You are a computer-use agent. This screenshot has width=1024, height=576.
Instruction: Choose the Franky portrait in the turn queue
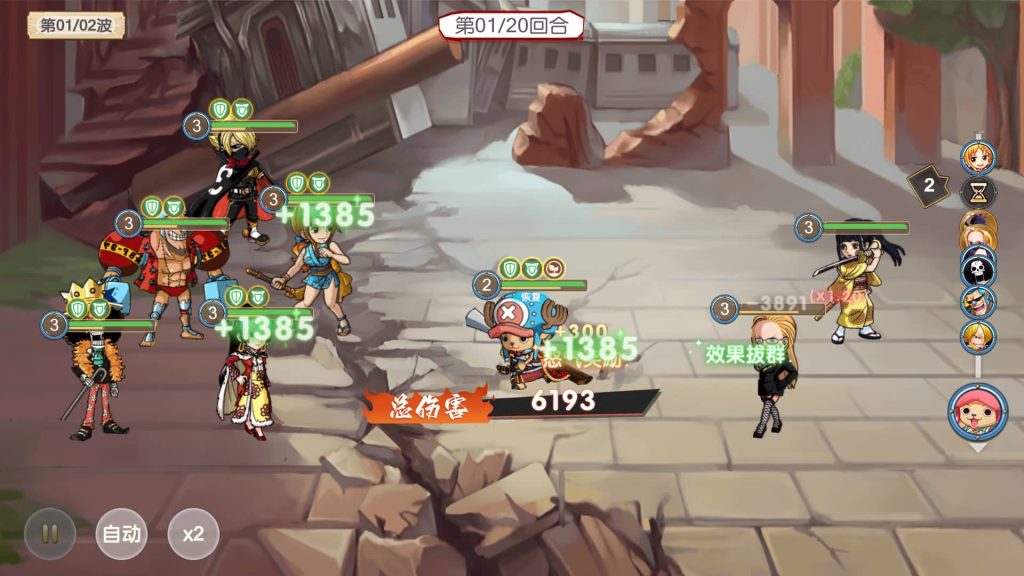click(977, 301)
